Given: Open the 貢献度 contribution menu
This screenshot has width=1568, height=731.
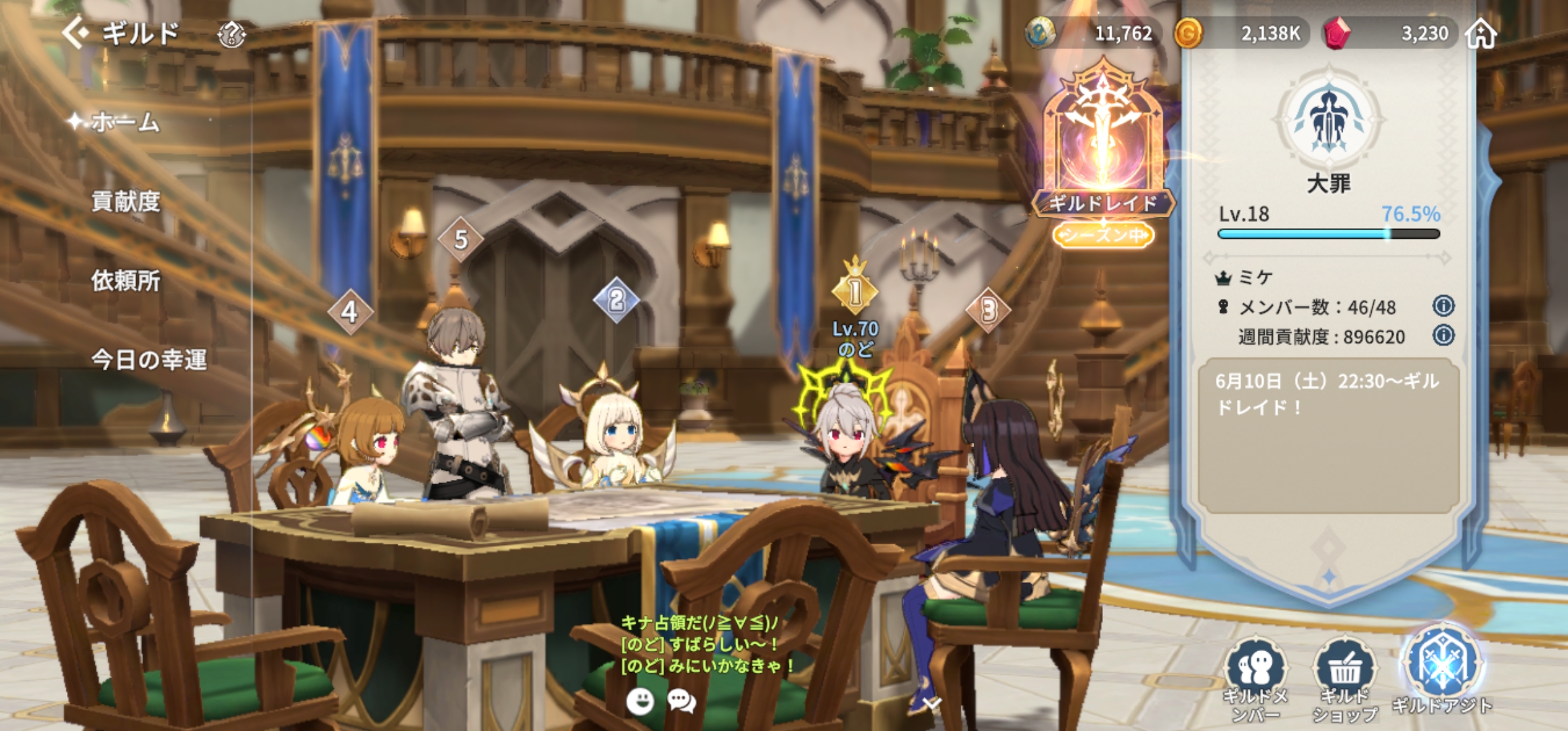Looking at the screenshot, I should coord(126,201).
